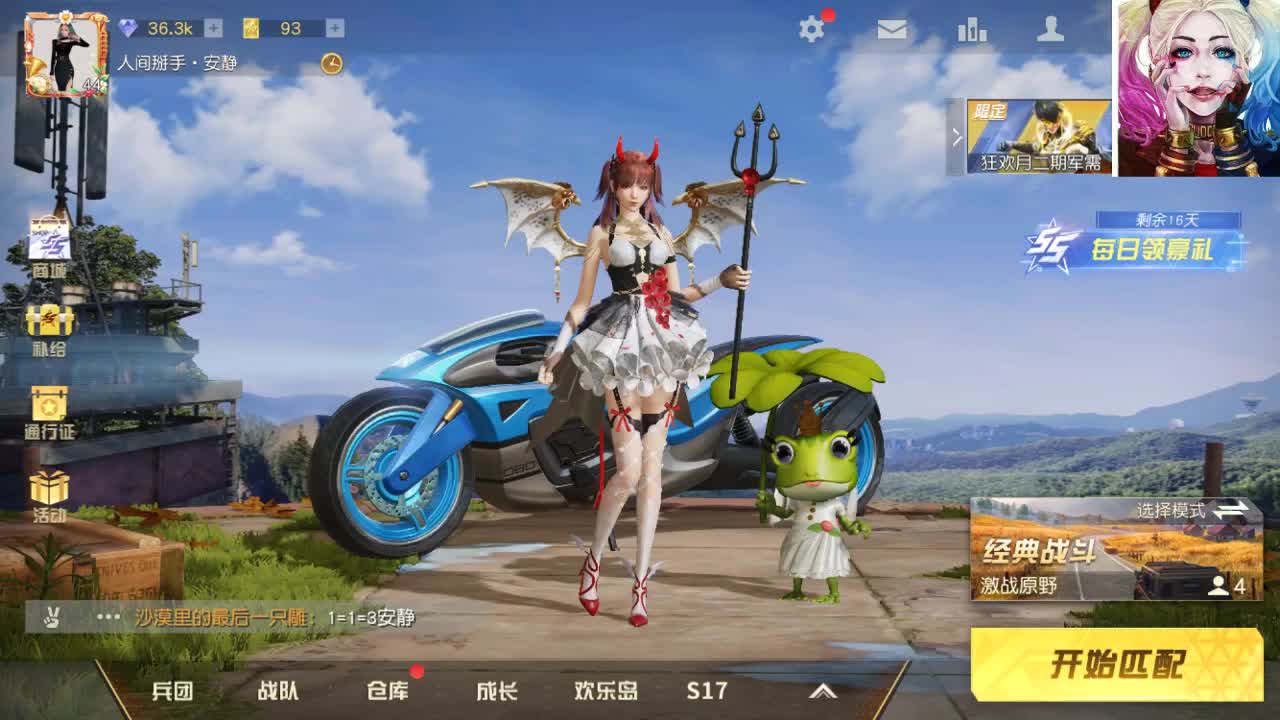Switch to the 仓库 warehouse tab
Screen dimensions: 1280x720
point(389,690)
